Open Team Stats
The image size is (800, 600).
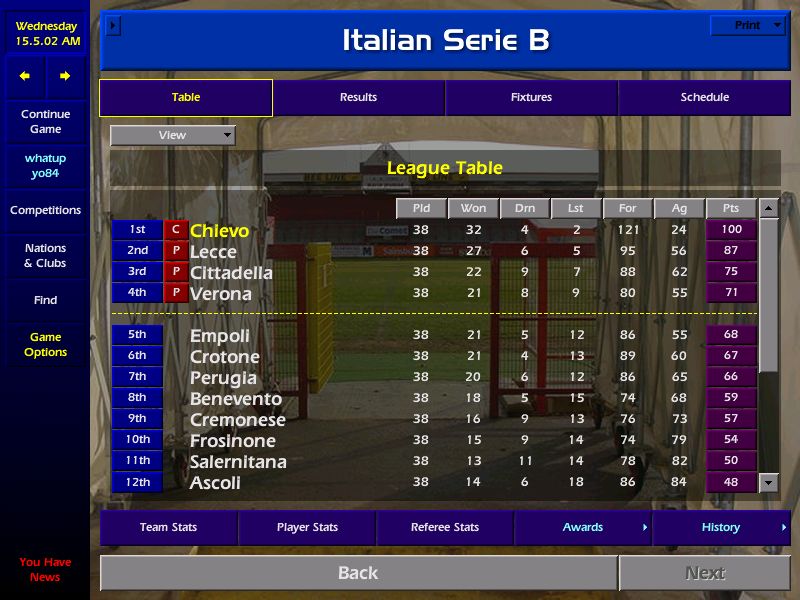point(168,528)
